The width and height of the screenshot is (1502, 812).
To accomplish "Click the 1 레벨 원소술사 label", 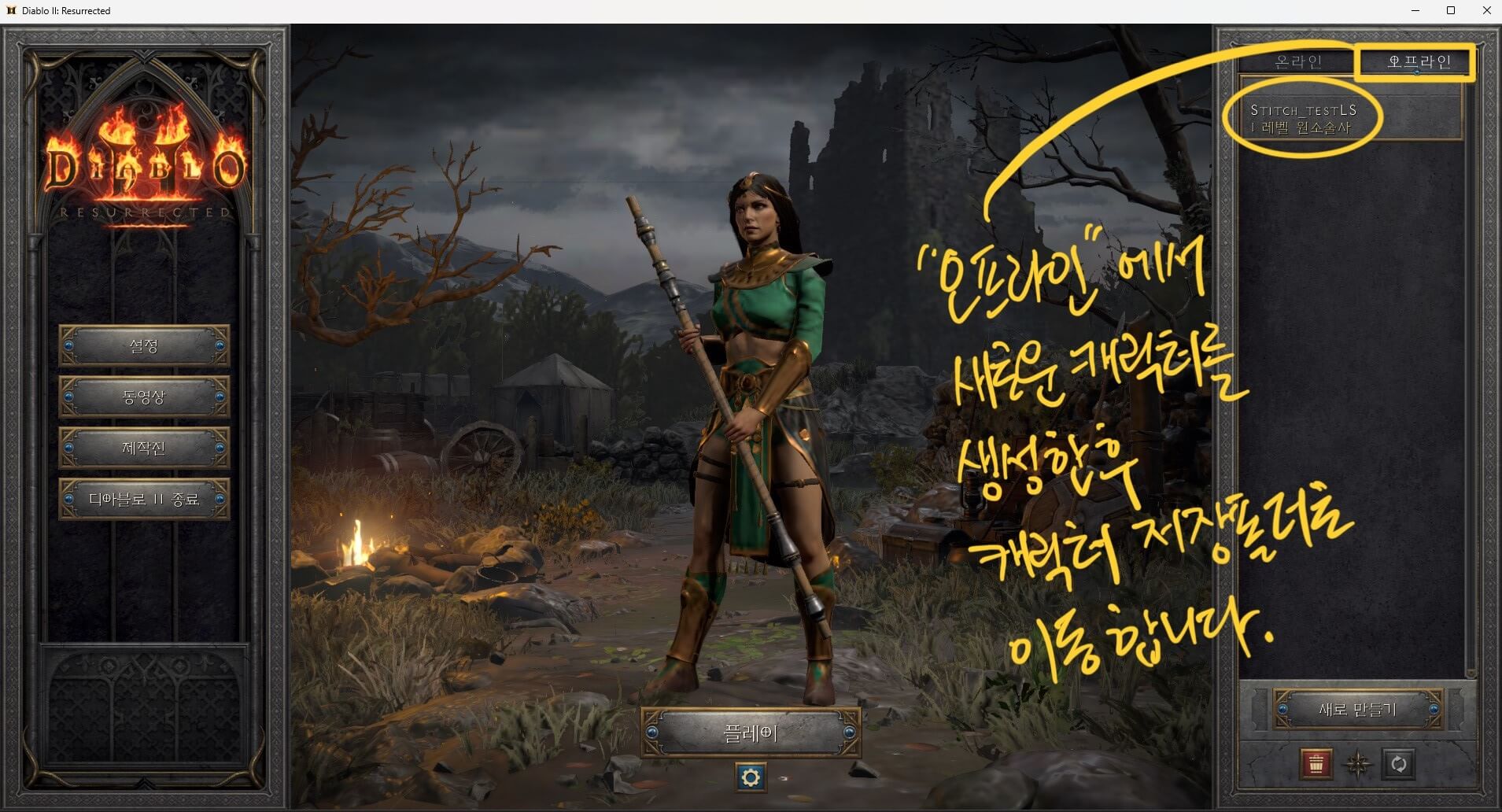I will point(1302,127).
